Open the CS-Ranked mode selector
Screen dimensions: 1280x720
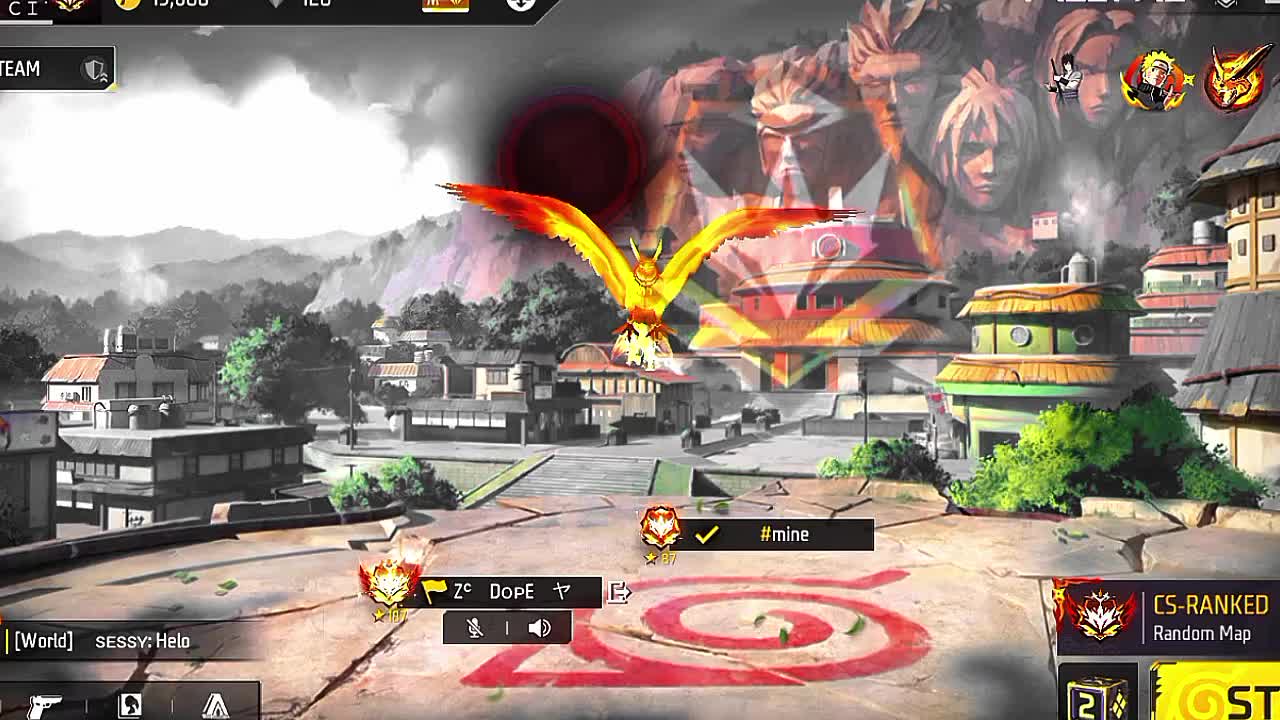click(x=1166, y=618)
